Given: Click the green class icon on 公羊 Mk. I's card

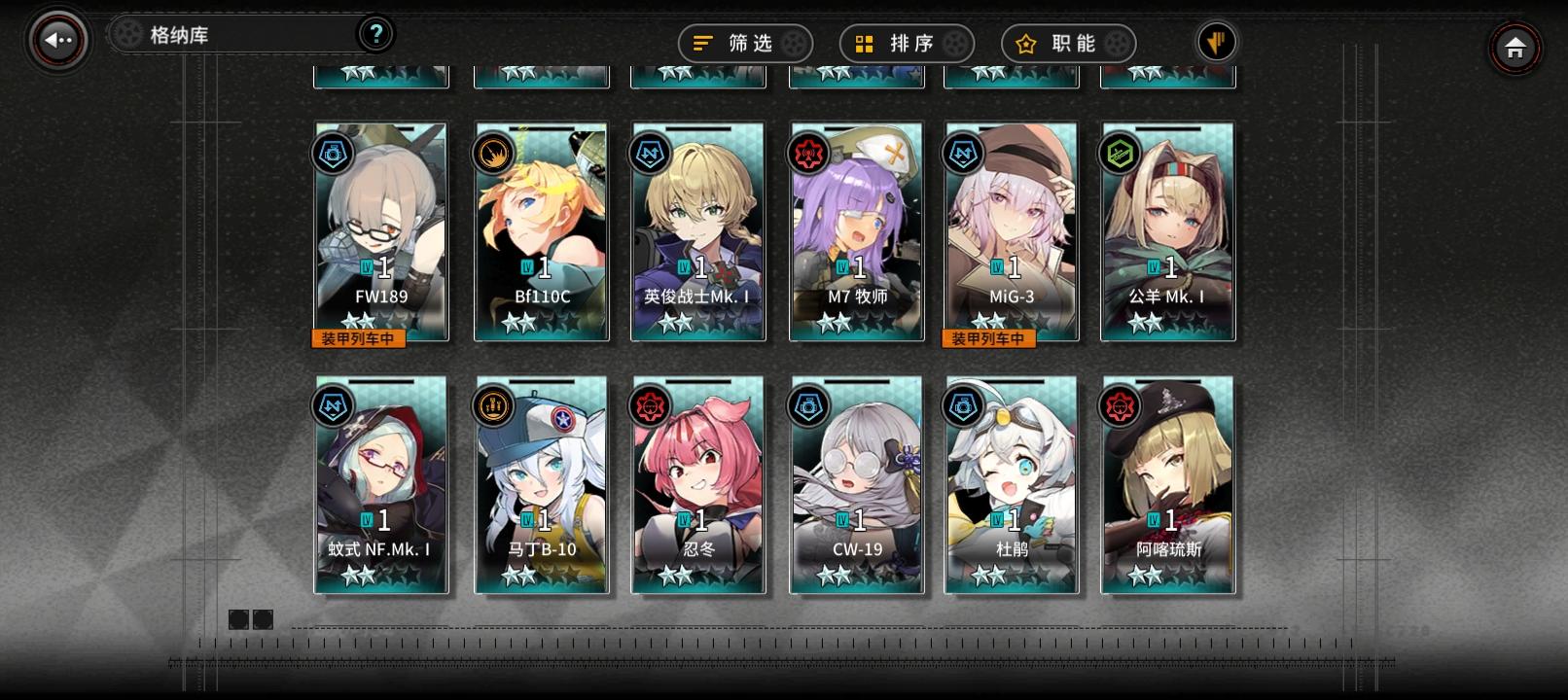Looking at the screenshot, I should 1120,152.
